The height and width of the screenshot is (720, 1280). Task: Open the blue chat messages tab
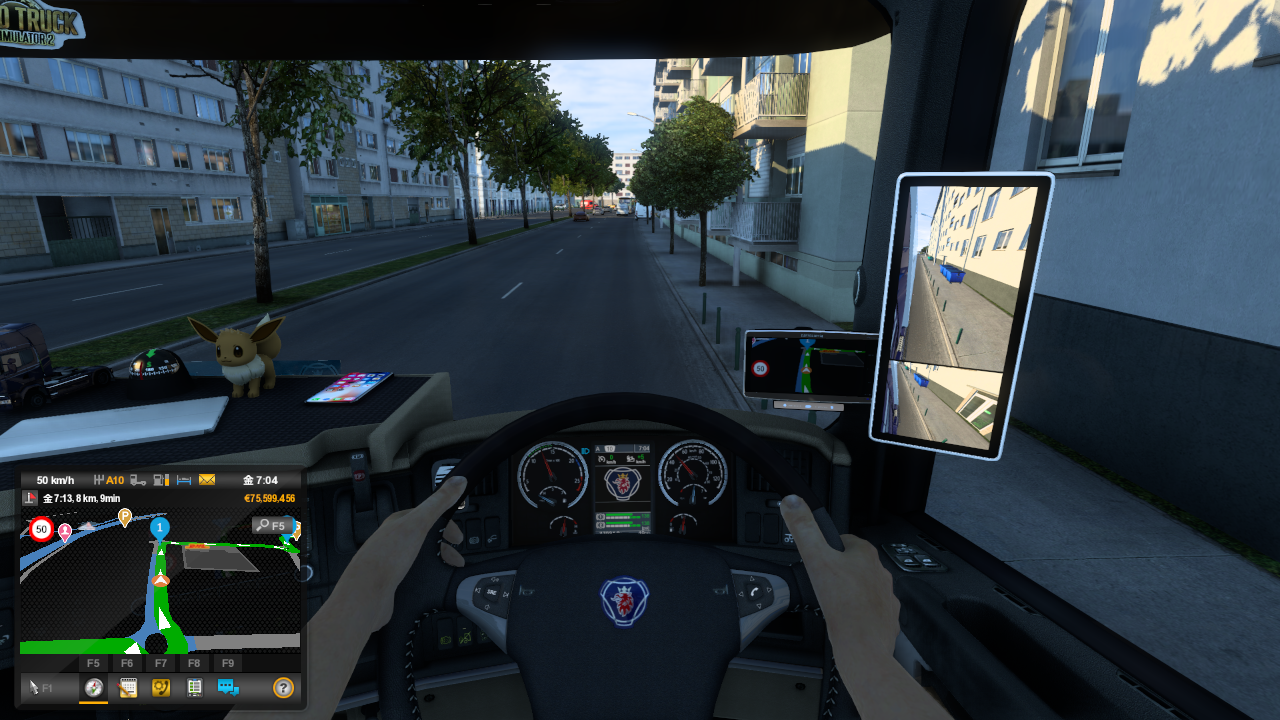[x=228, y=687]
